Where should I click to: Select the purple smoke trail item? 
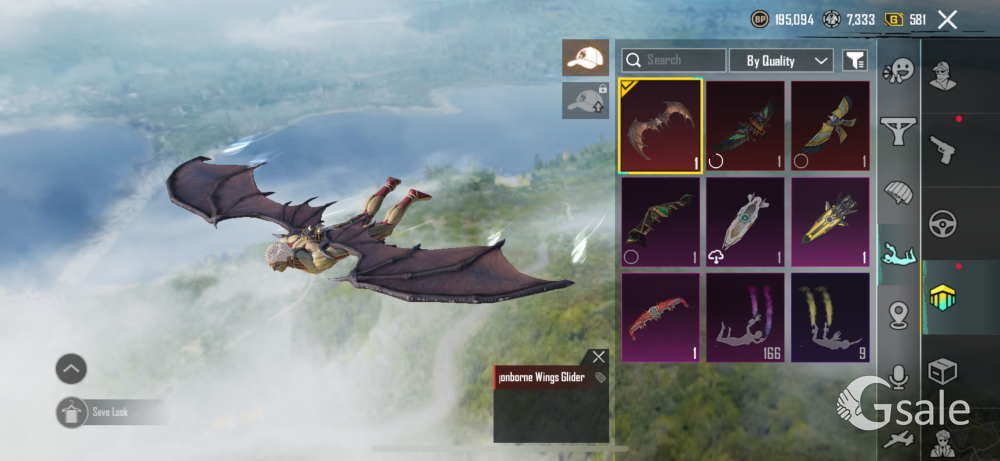tap(745, 317)
